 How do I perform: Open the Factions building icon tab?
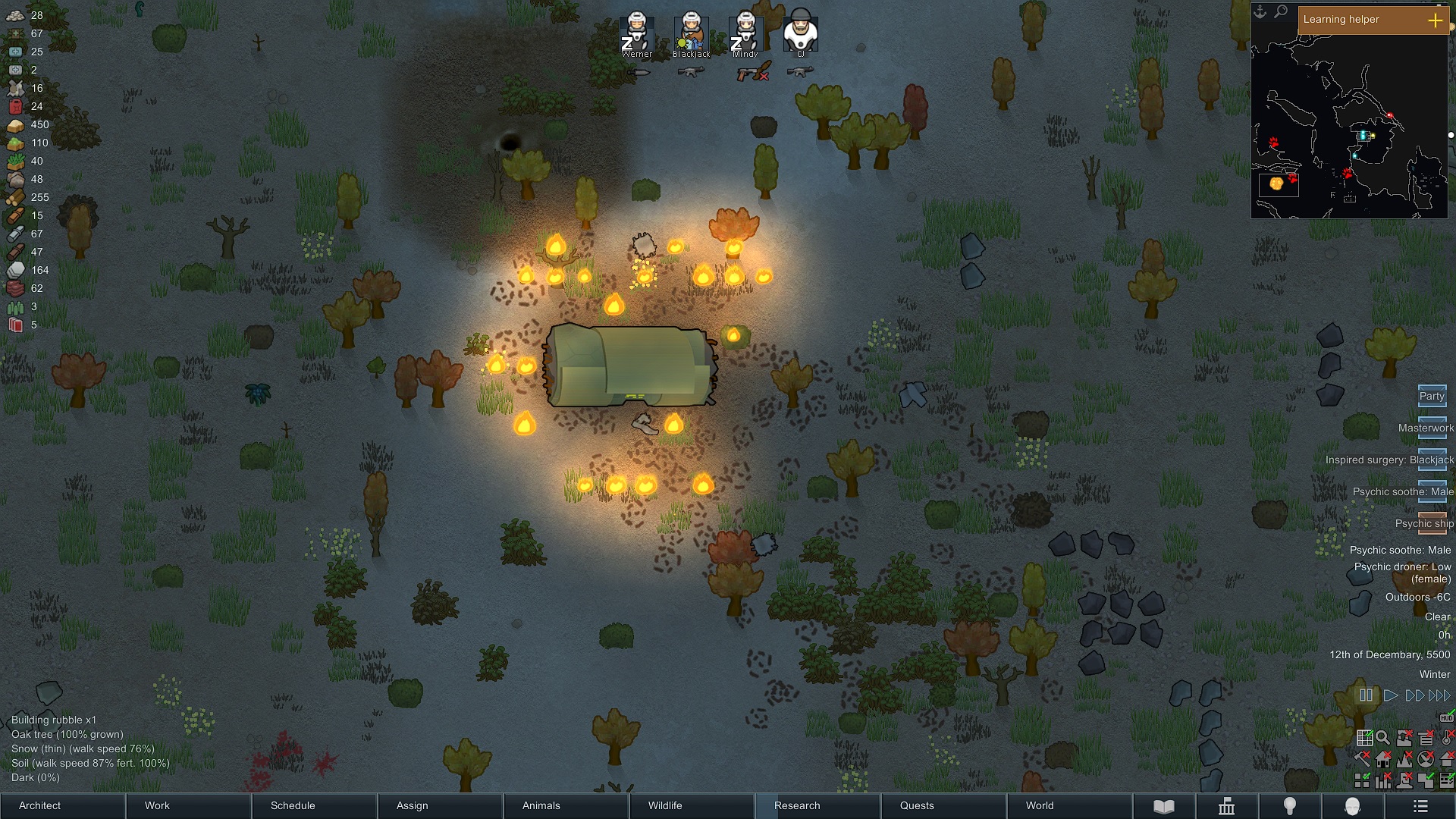(x=1226, y=806)
